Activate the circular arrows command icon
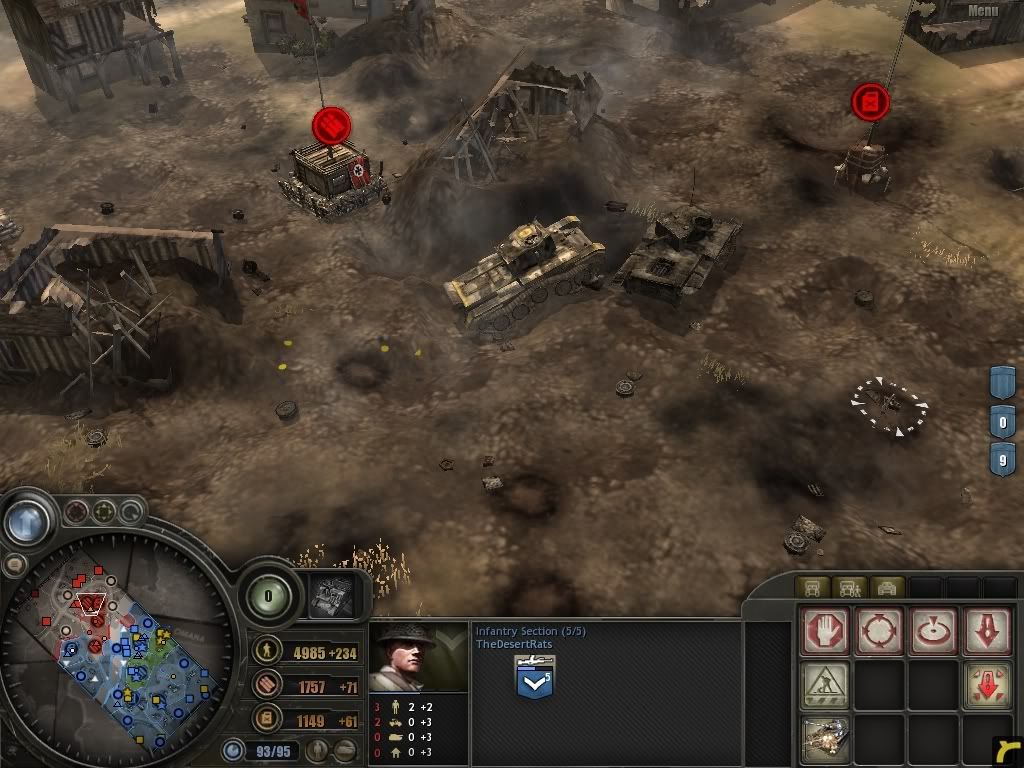The height and width of the screenshot is (768, 1024). [880, 632]
